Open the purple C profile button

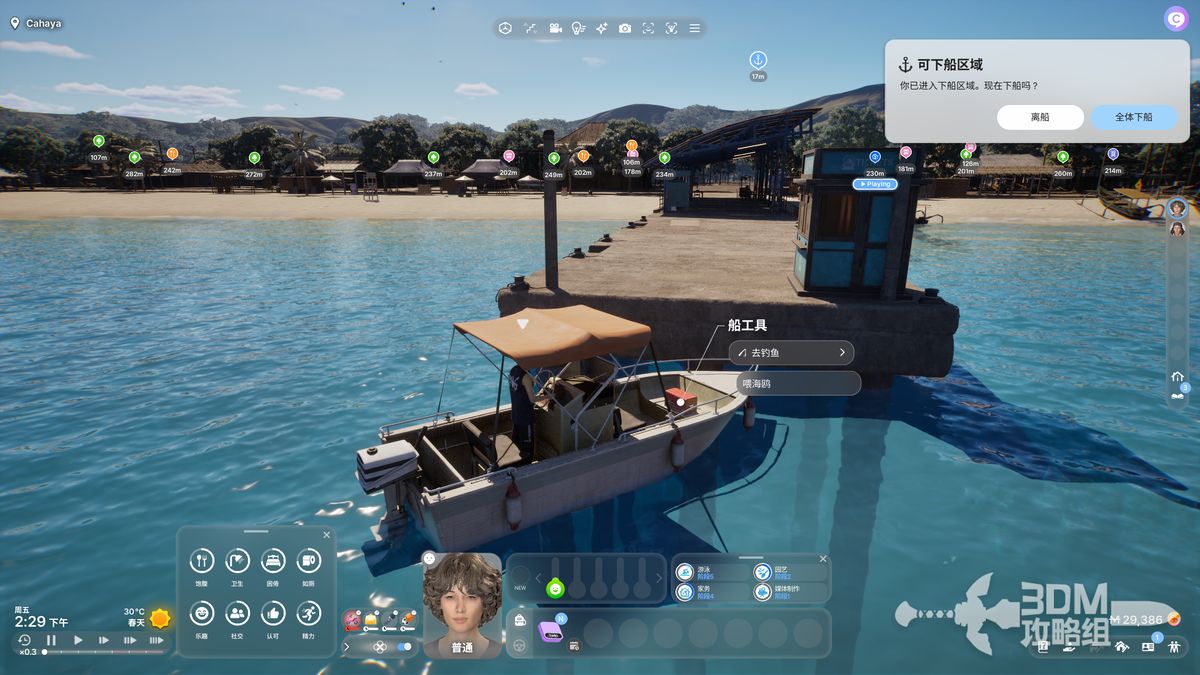pos(1175,19)
